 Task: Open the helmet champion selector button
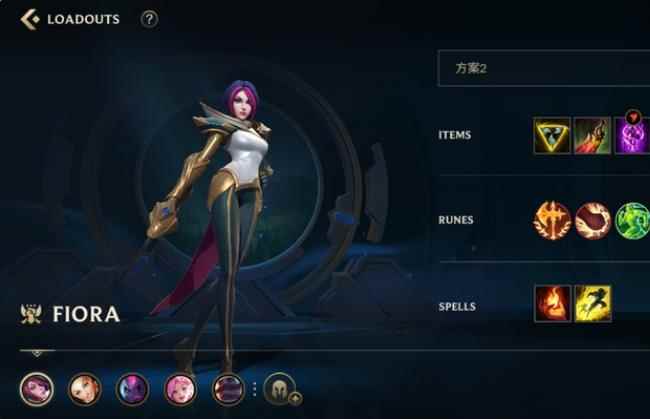tap(280, 388)
